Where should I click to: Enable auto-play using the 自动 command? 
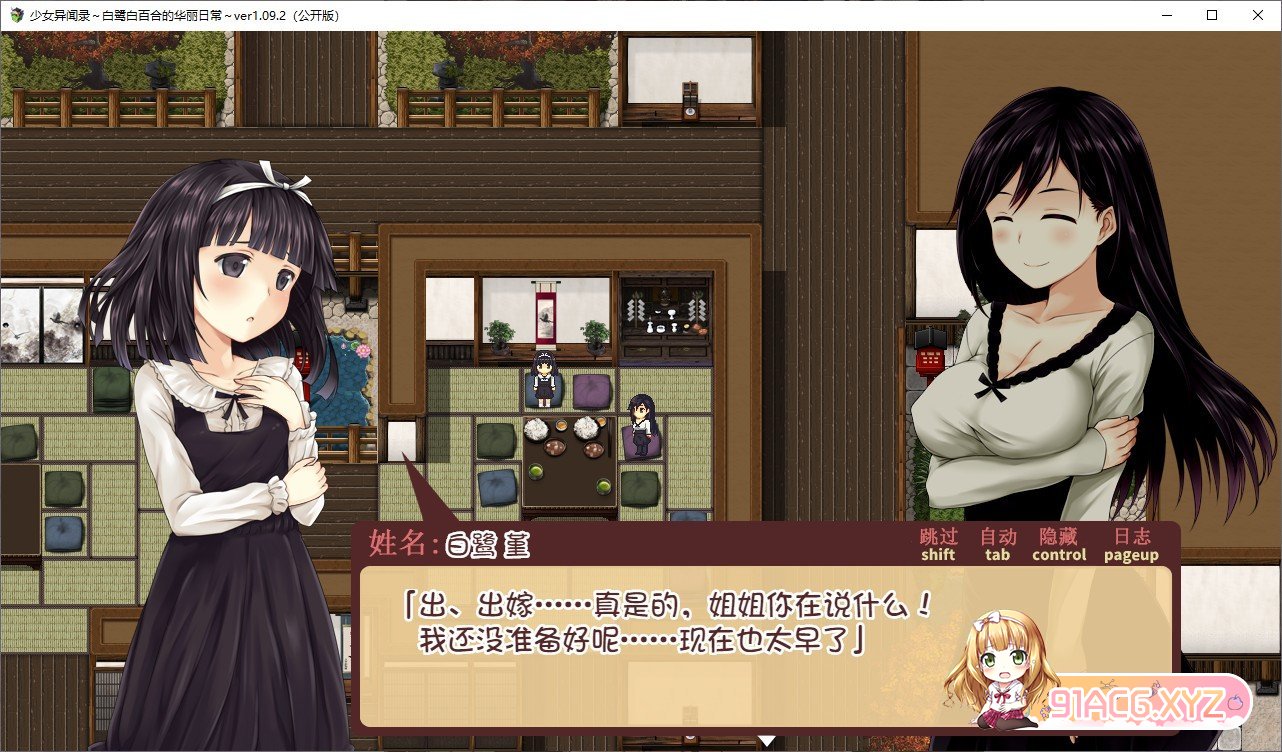point(999,545)
